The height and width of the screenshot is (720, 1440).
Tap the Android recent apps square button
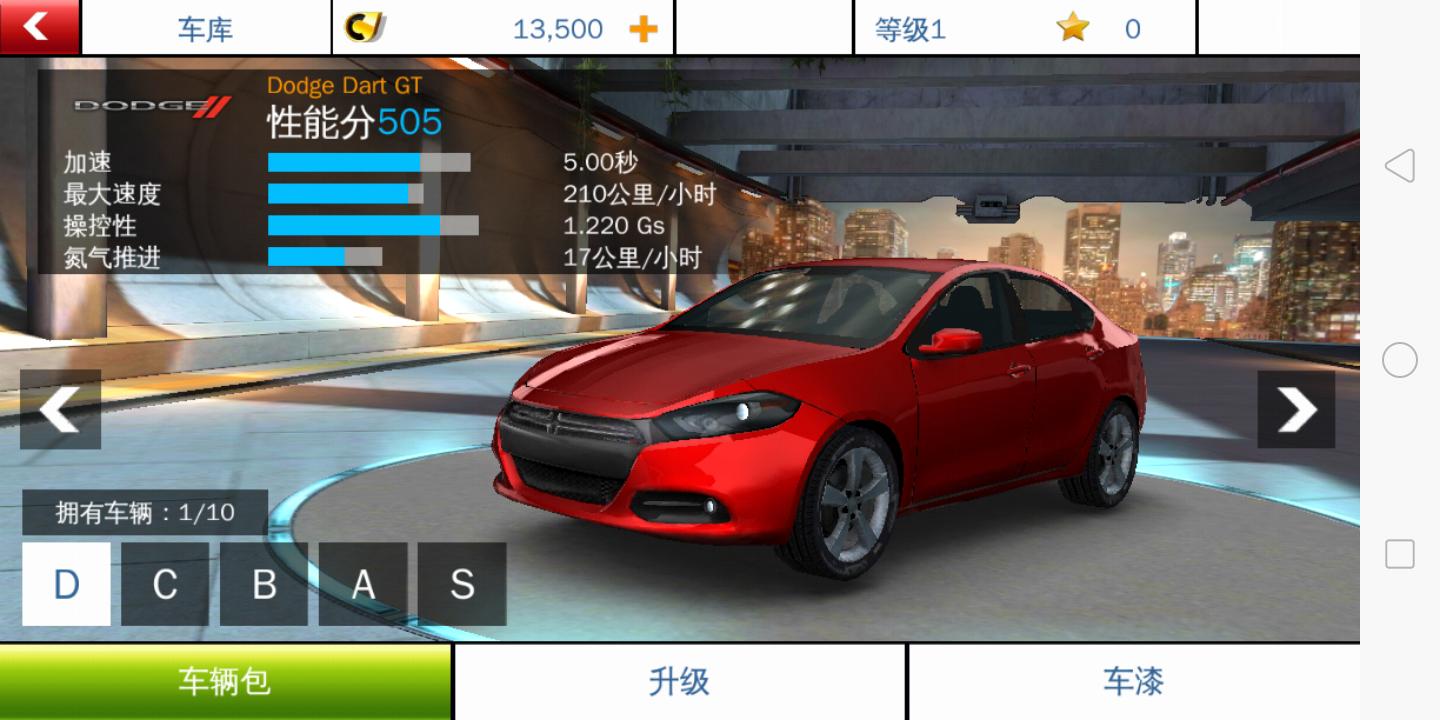[1400, 554]
